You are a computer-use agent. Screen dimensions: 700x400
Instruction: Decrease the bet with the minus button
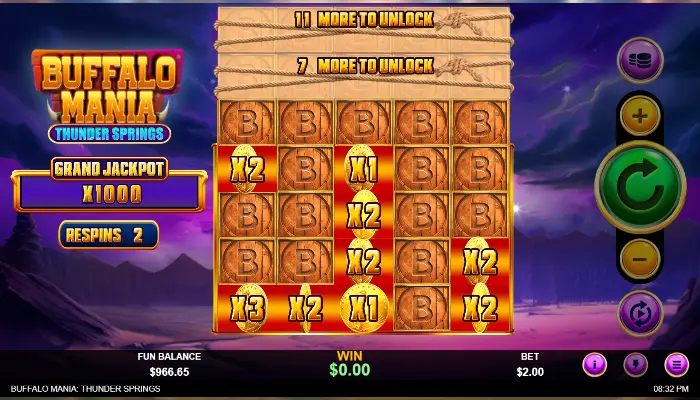[x=640, y=259]
